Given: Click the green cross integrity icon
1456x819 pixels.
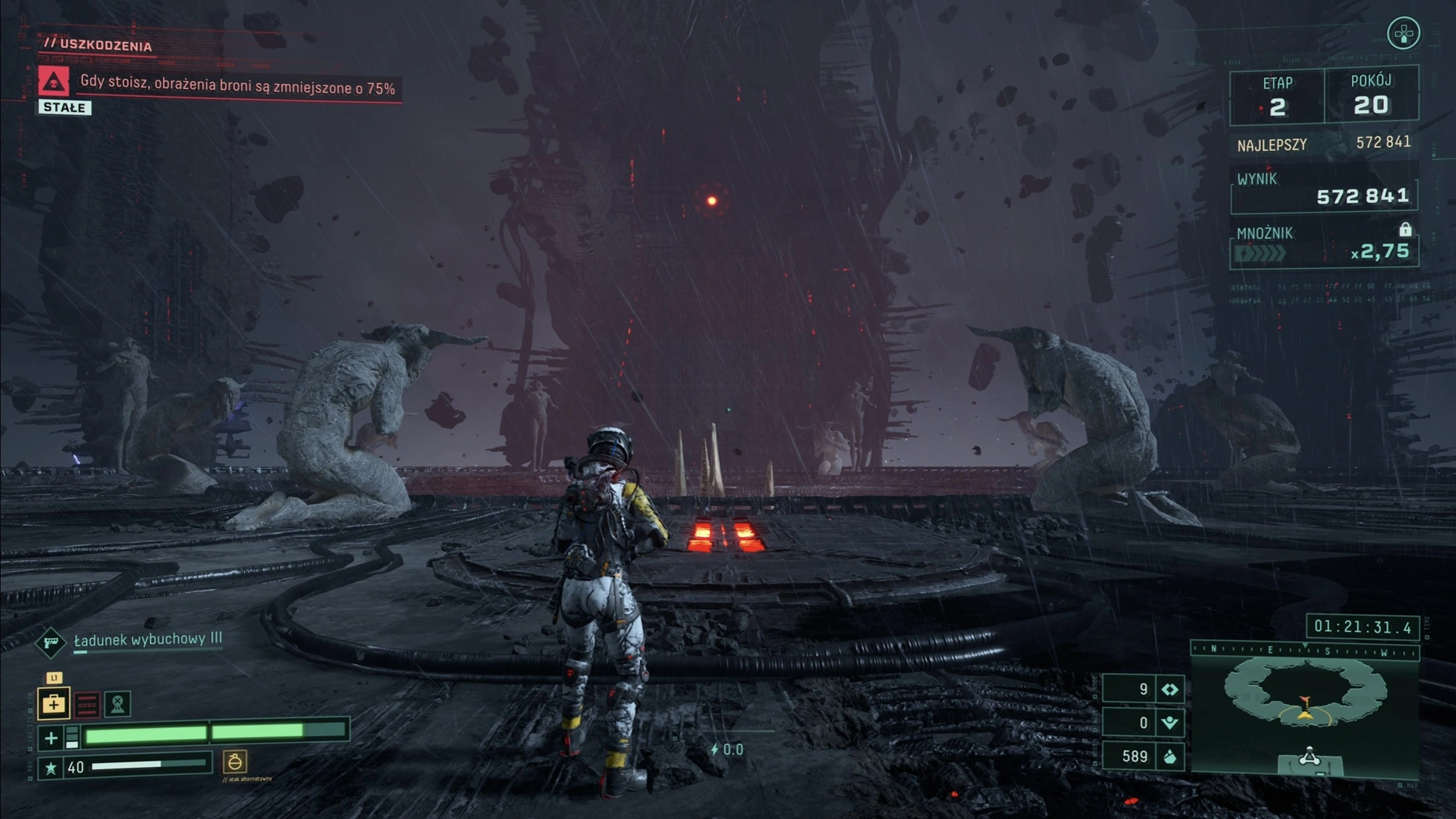Looking at the screenshot, I should [x=51, y=739].
